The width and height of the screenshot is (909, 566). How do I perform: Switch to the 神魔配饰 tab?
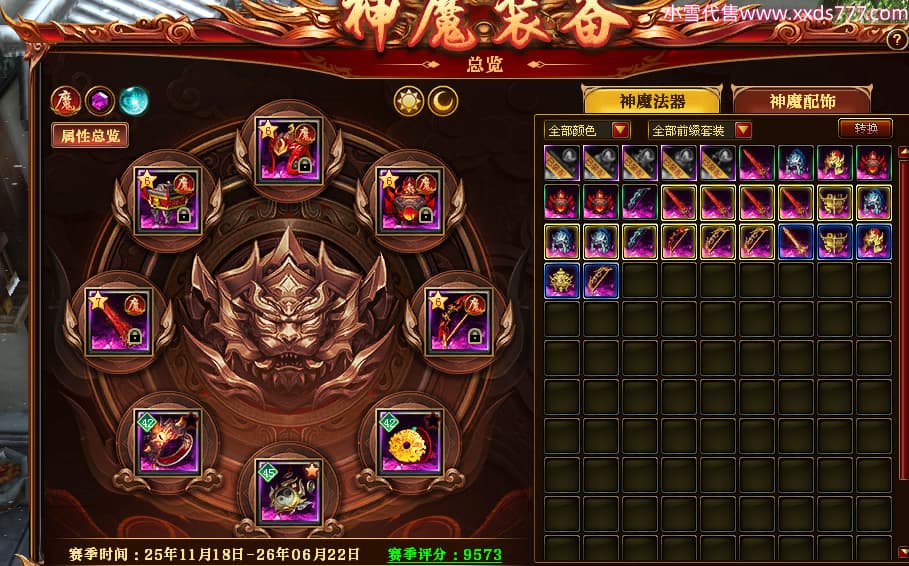coord(802,101)
